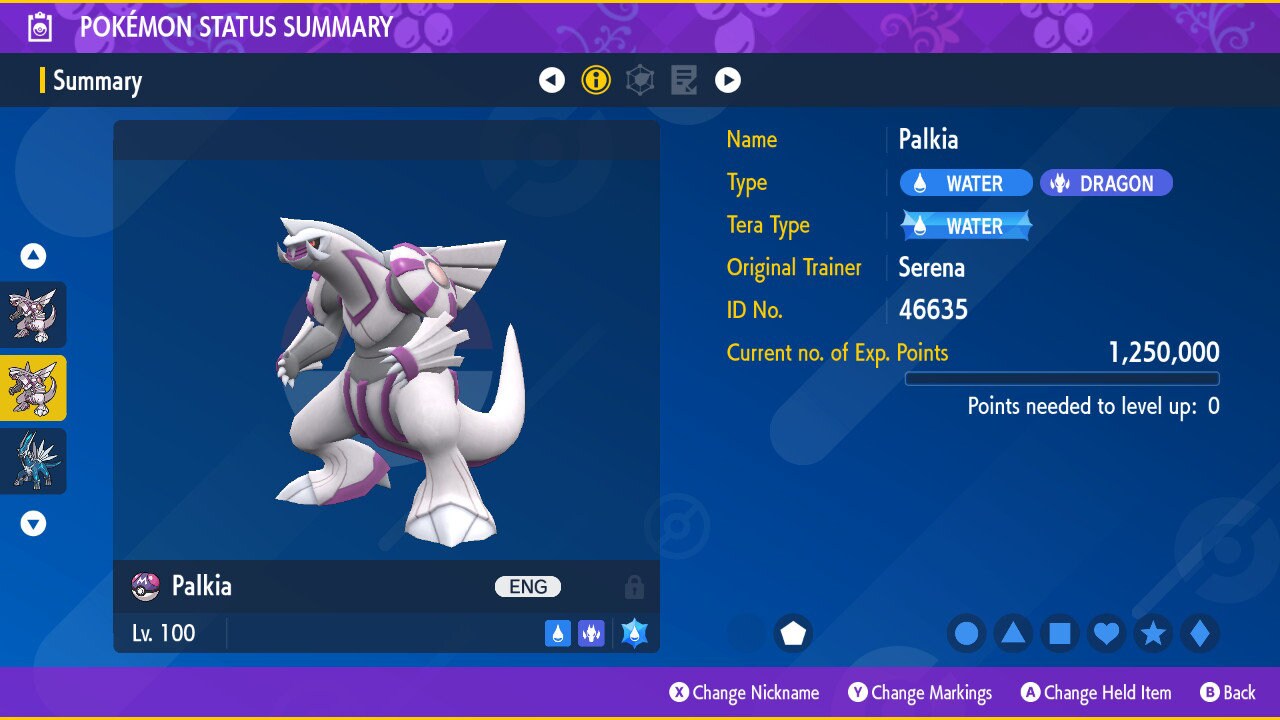Toggle the square marking
This screenshot has width=1280, height=720.
coord(1060,634)
